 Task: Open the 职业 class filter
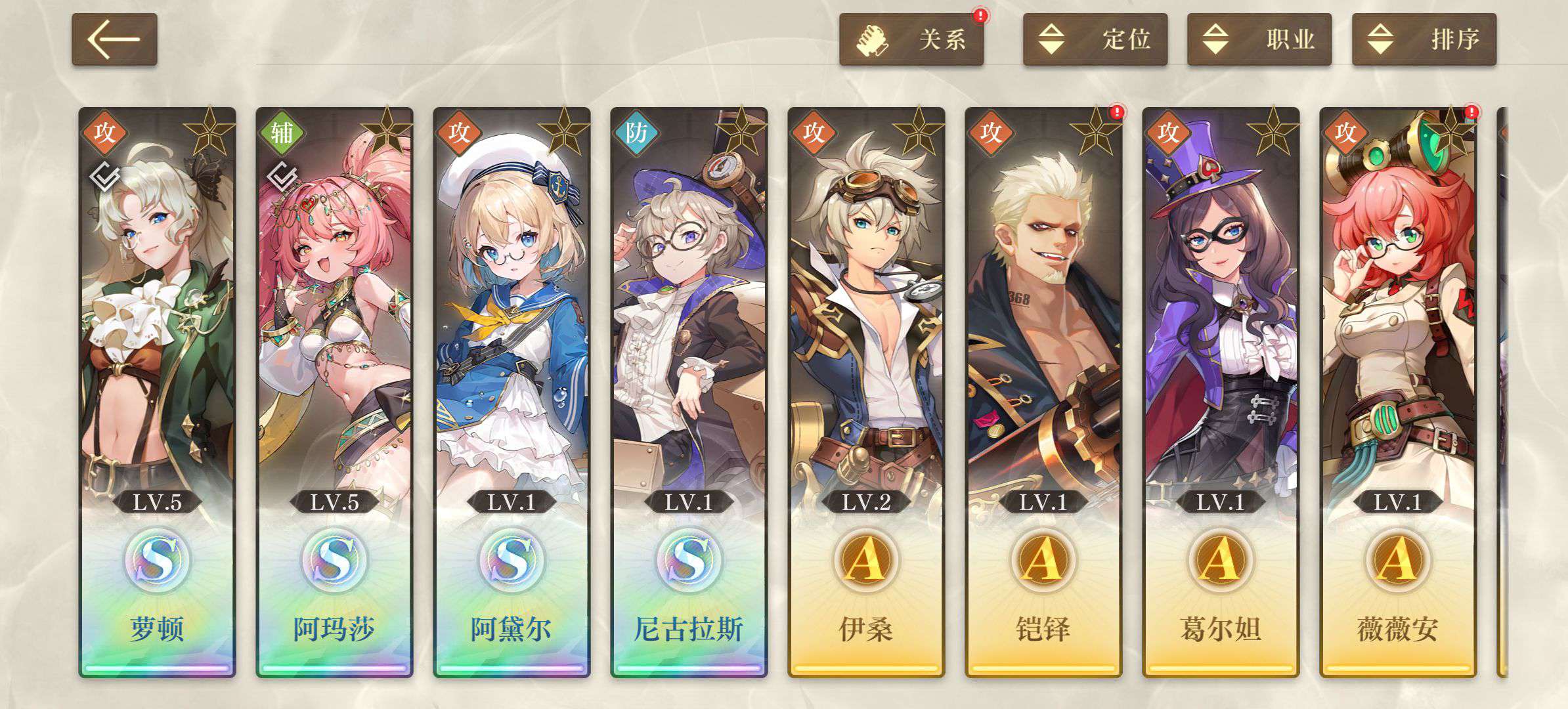click(x=1259, y=39)
